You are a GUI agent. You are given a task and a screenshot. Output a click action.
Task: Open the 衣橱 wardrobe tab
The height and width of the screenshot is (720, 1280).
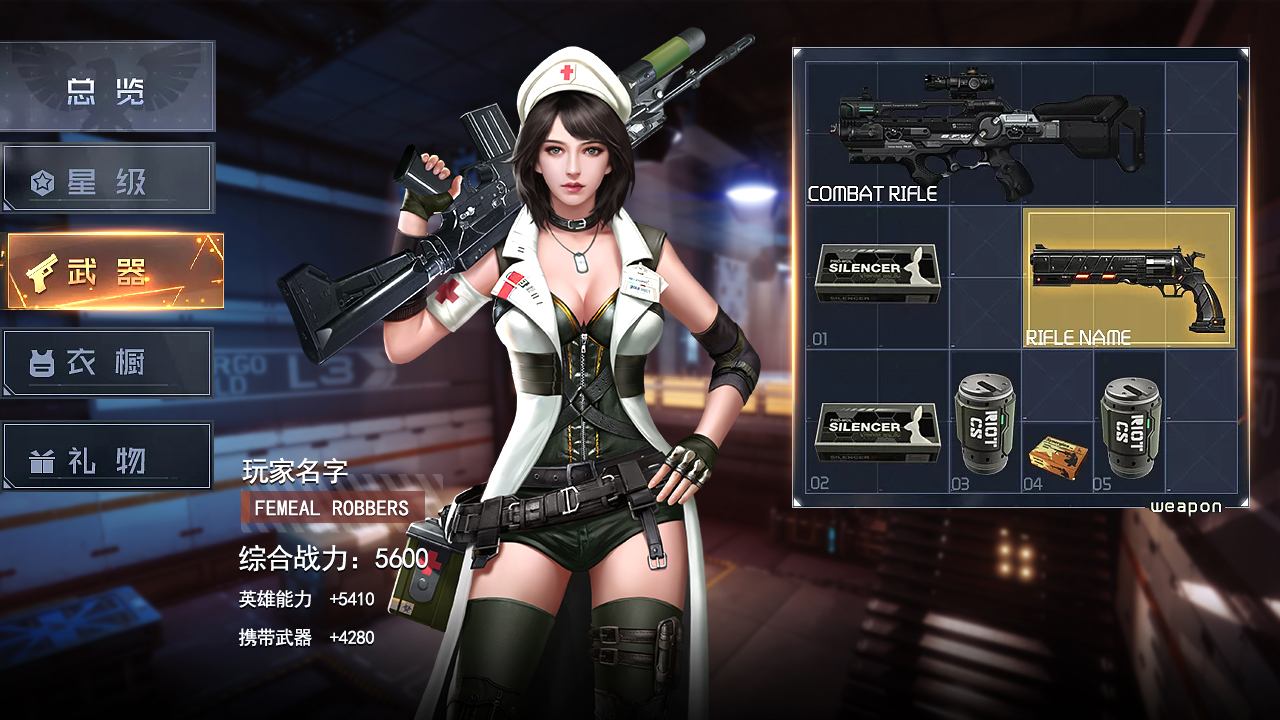[107, 363]
